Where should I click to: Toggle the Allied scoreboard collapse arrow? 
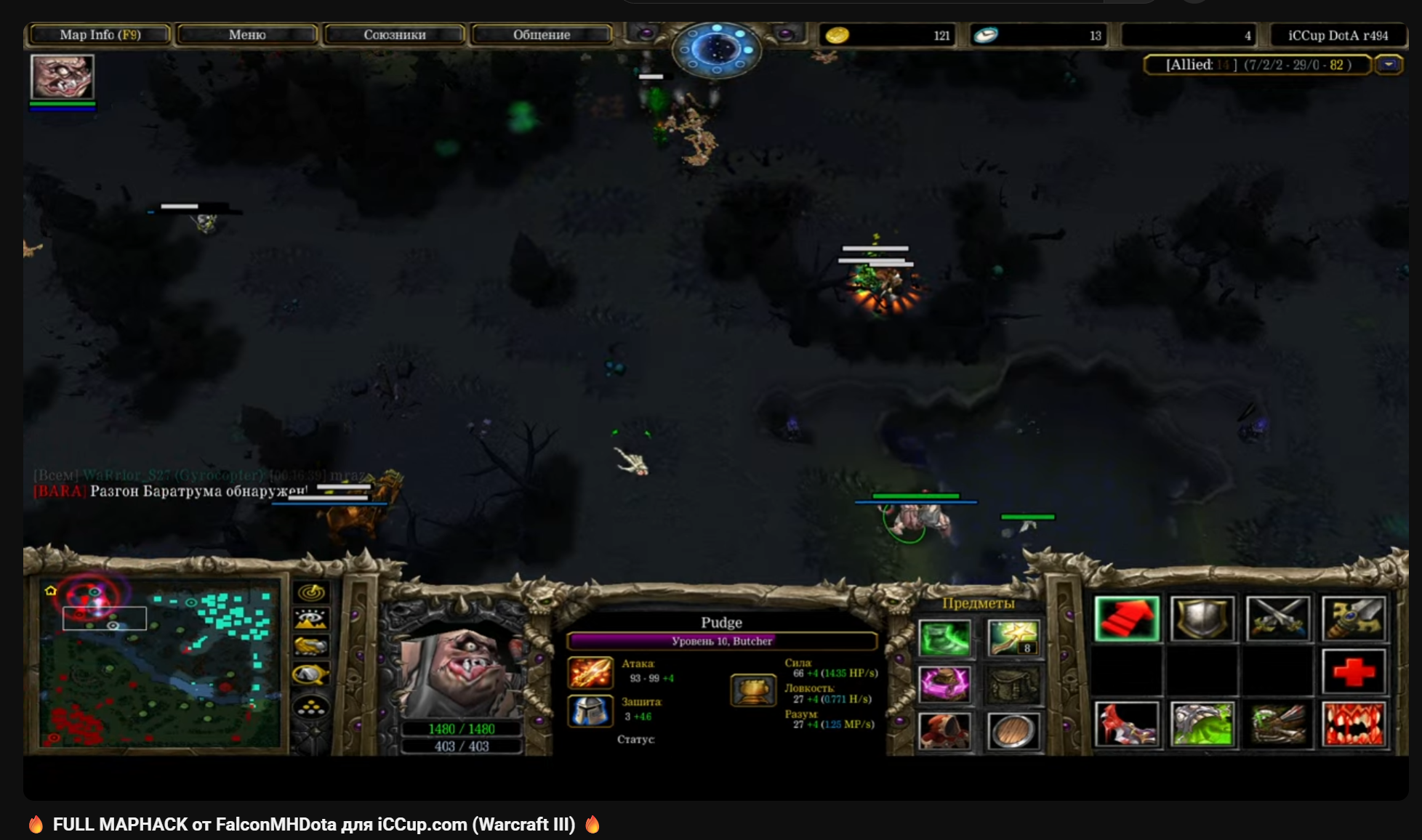tap(1389, 65)
